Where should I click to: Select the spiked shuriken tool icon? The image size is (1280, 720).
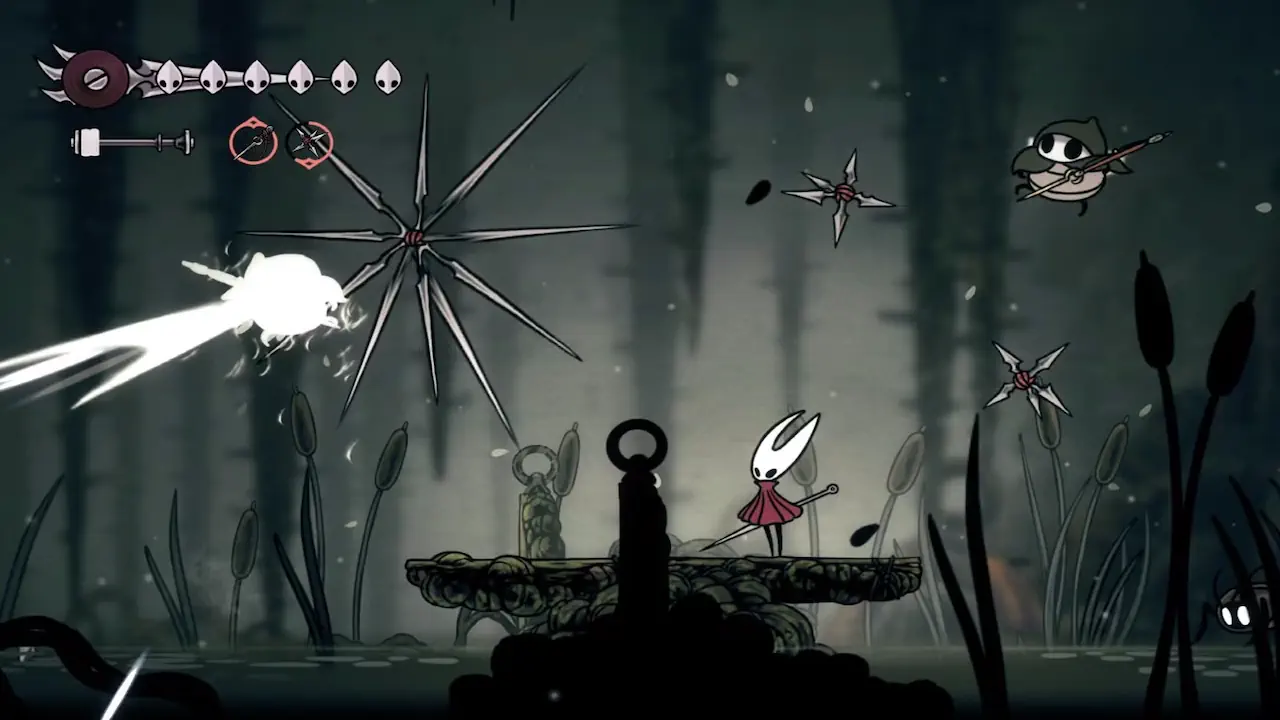coord(310,143)
